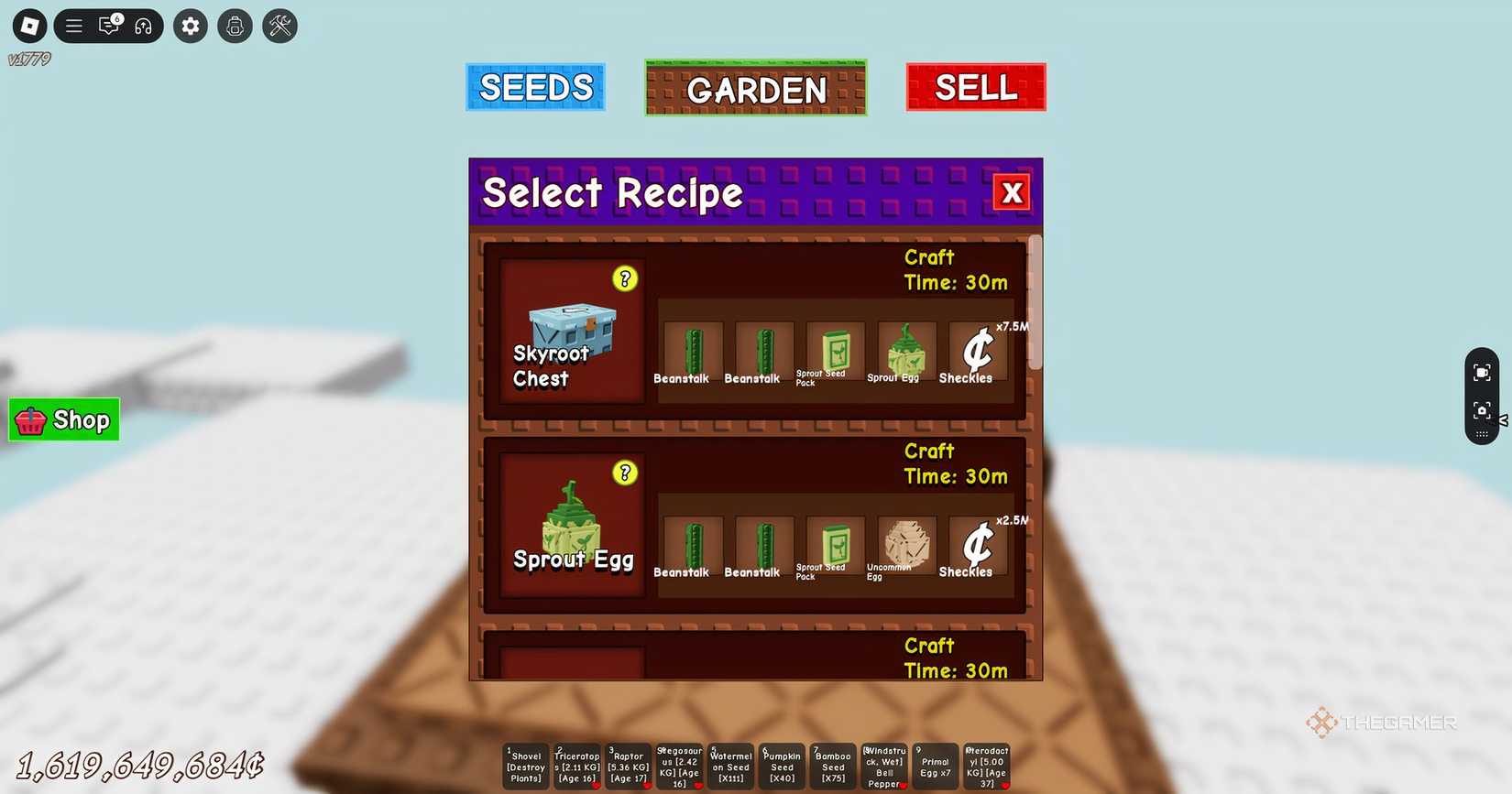Take a screenshot with the camera icon
Image resolution: width=1512 pixels, height=794 pixels.
tap(1483, 411)
